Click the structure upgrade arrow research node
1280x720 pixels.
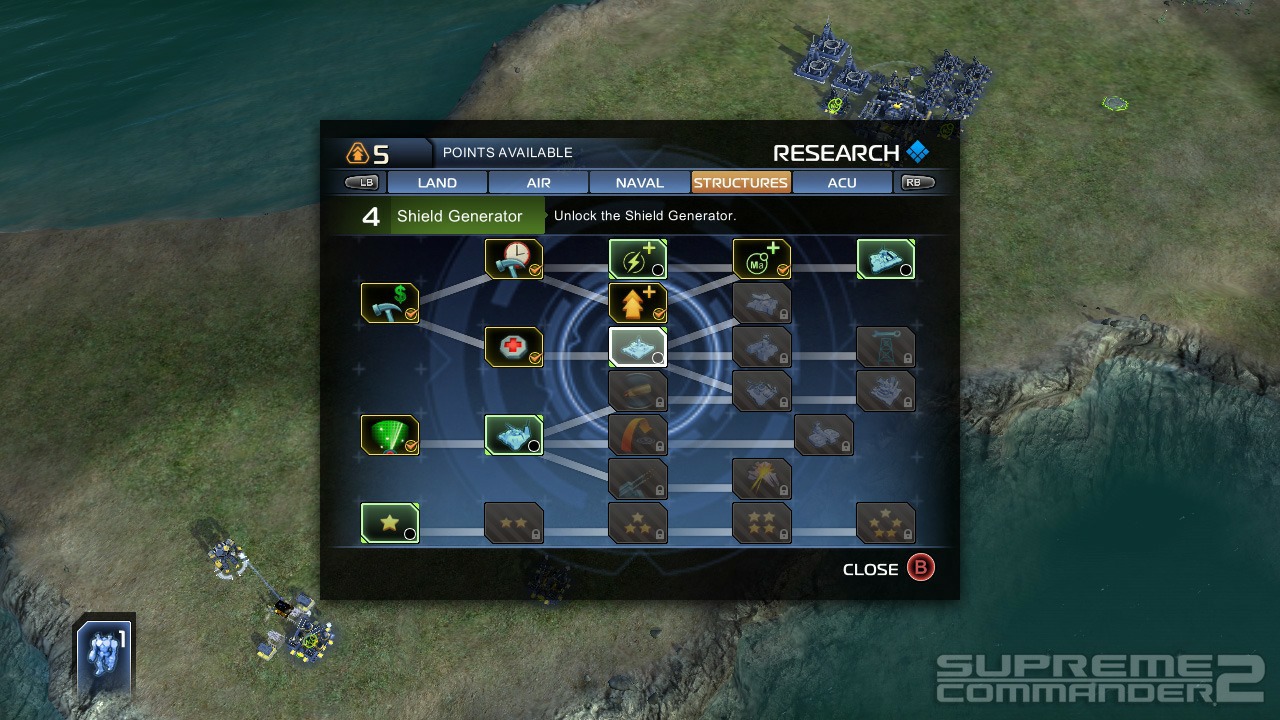(637, 302)
